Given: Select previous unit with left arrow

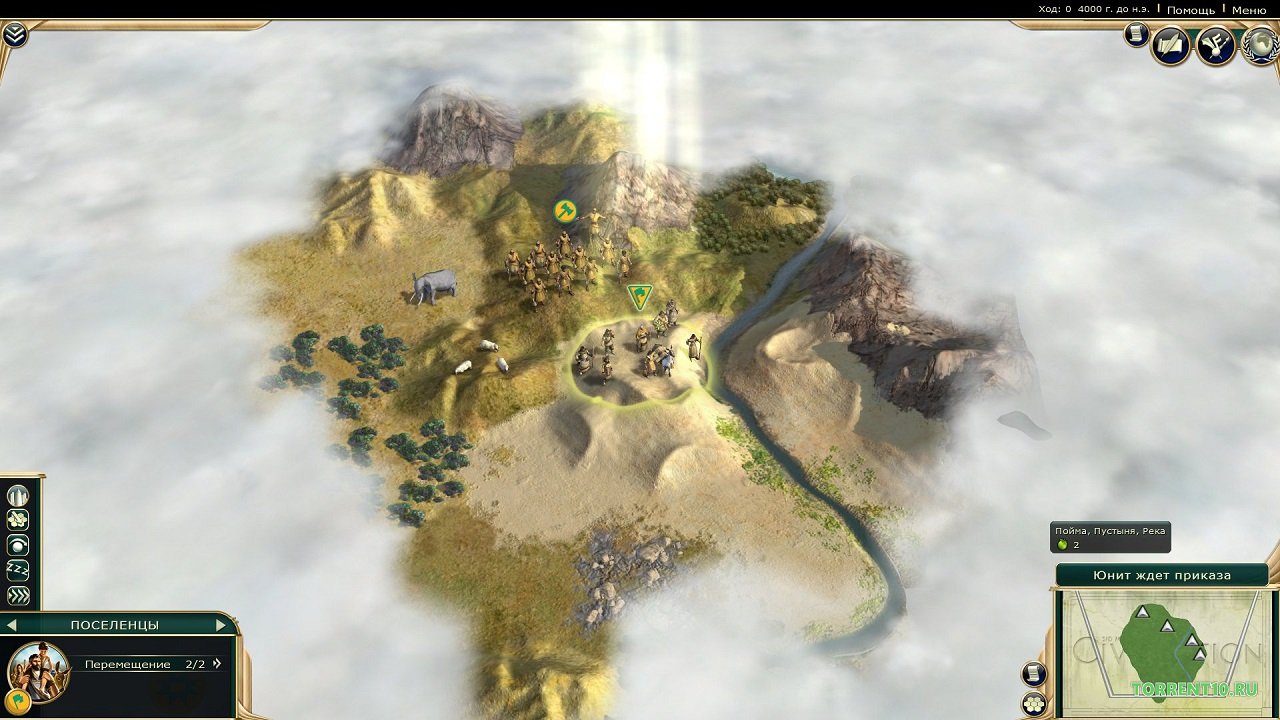Looking at the screenshot, I should pyautogui.click(x=11, y=625).
